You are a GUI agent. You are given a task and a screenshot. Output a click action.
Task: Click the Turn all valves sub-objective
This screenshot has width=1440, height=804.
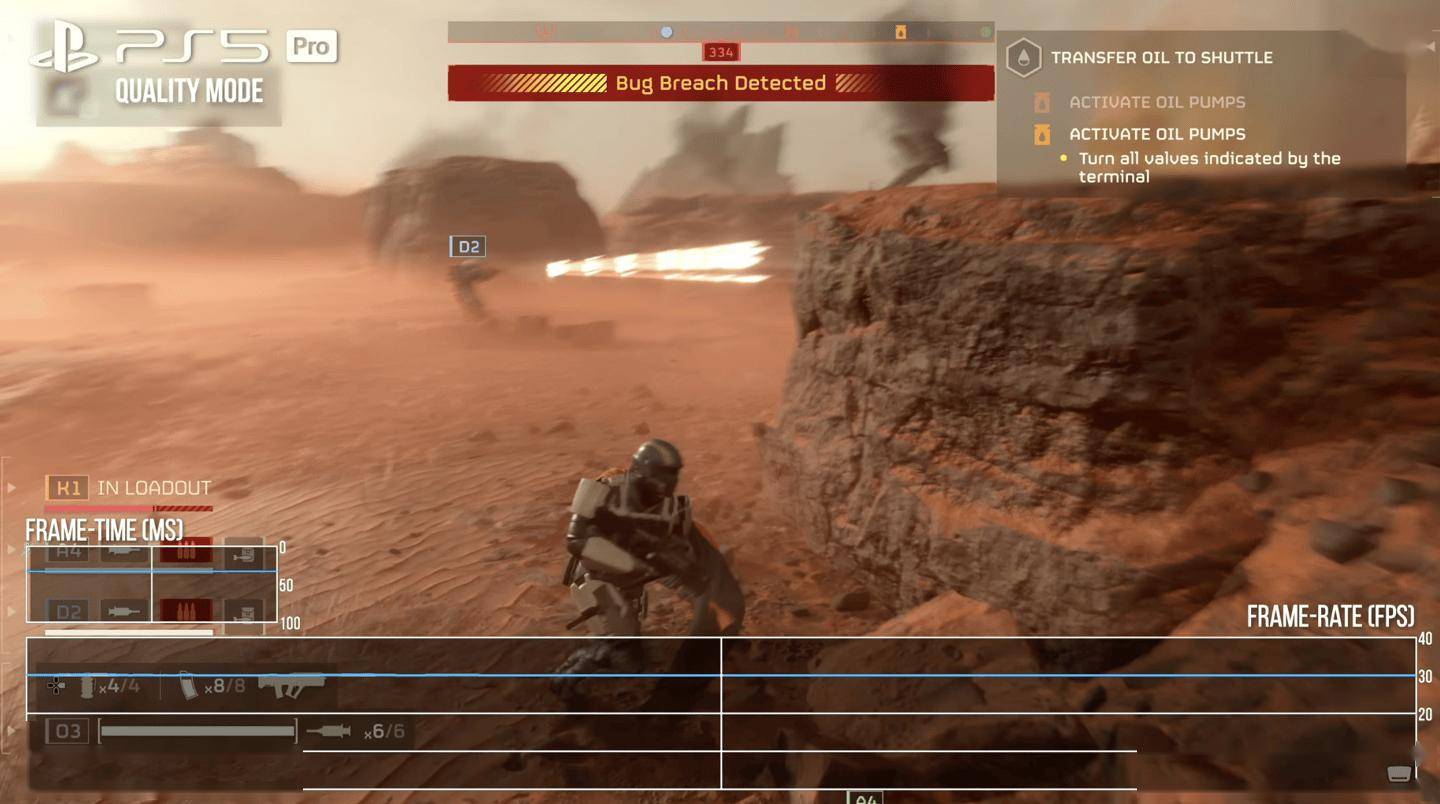[1208, 167]
